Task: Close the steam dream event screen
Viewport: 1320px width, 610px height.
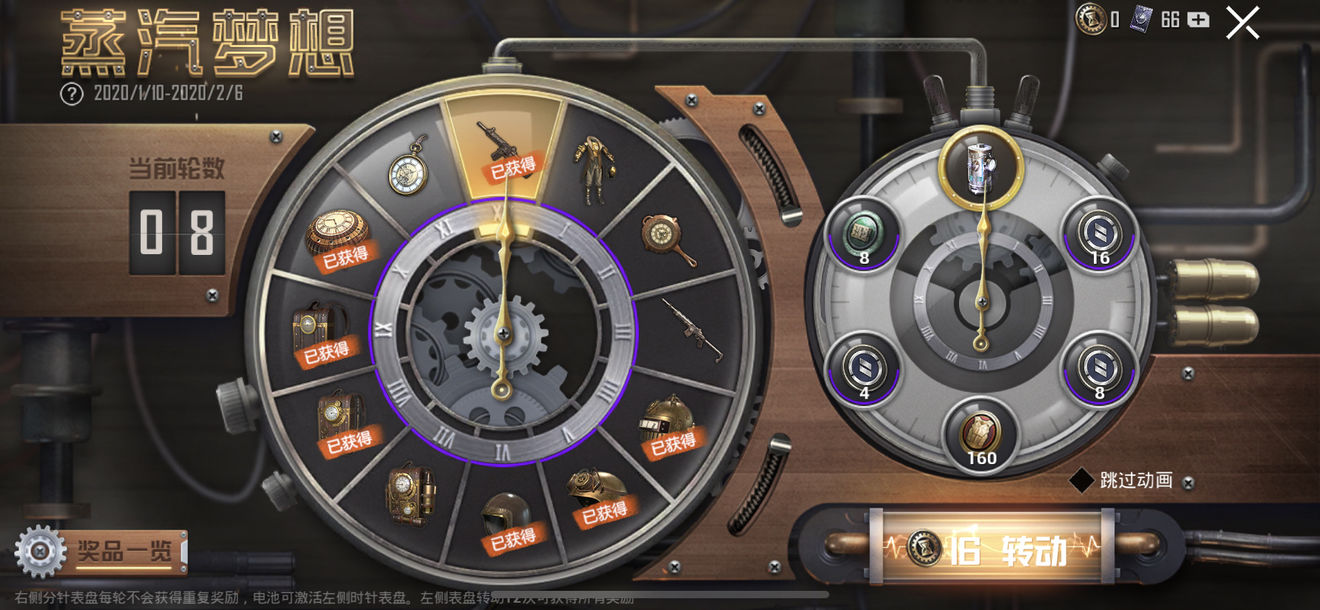Action: click(x=1242, y=22)
